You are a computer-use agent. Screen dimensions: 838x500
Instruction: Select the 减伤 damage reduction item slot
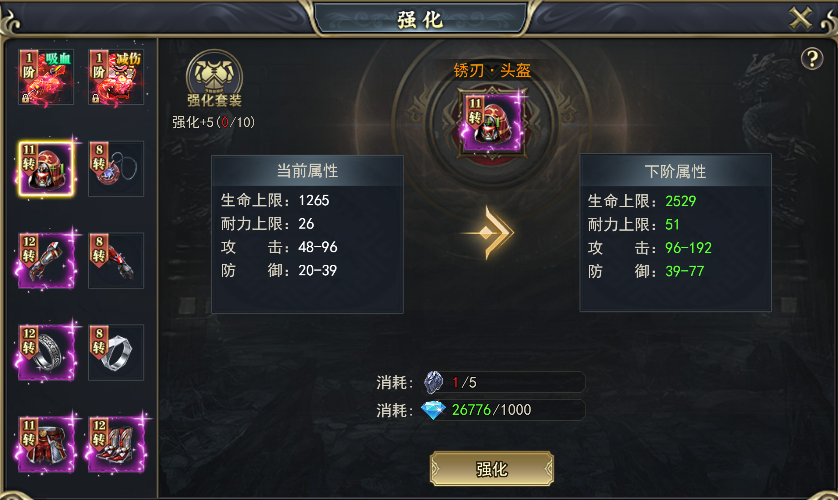coord(116,77)
